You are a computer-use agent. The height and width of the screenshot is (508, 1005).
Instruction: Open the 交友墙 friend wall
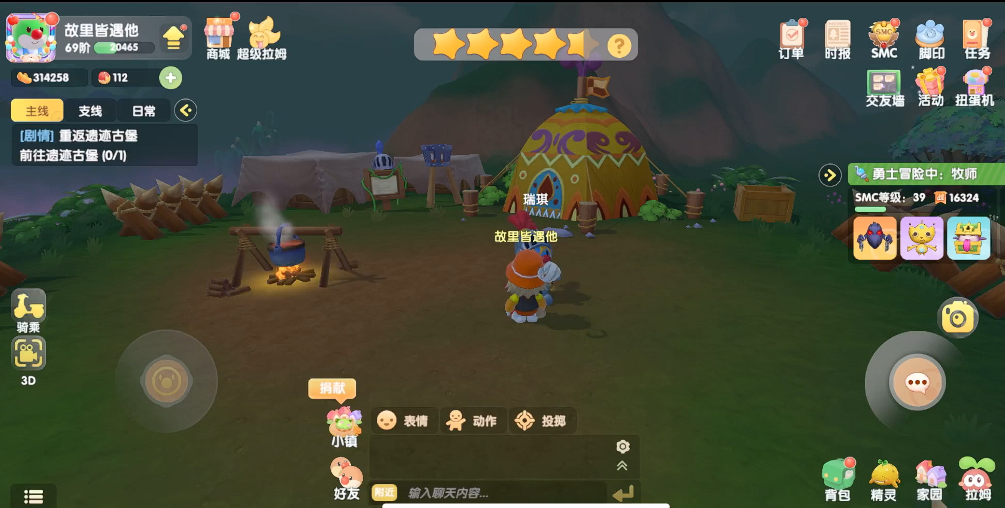click(x=884, y=86)
